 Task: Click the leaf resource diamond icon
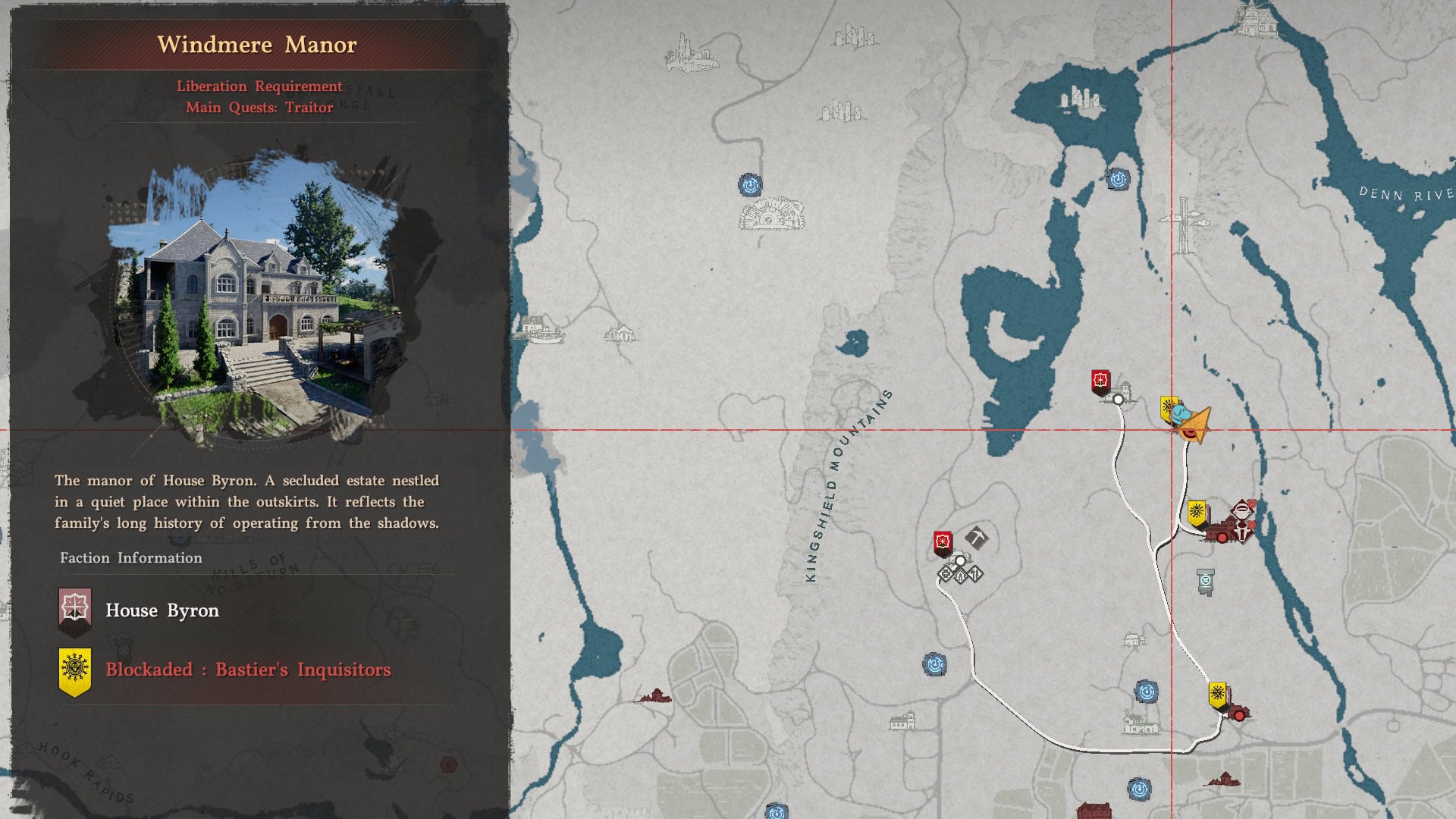pos(960,576)
